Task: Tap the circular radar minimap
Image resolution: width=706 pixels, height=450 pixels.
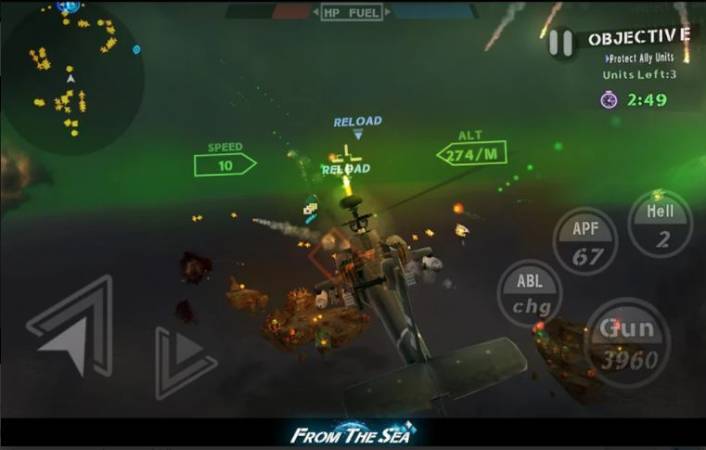Action: [71, 78]
